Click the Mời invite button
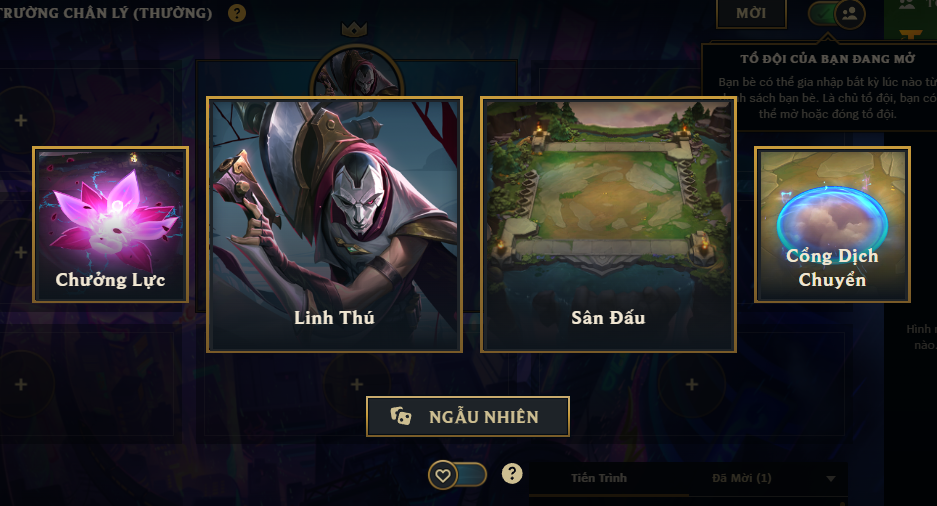This screenshot has width=937, height=506. 751,14
